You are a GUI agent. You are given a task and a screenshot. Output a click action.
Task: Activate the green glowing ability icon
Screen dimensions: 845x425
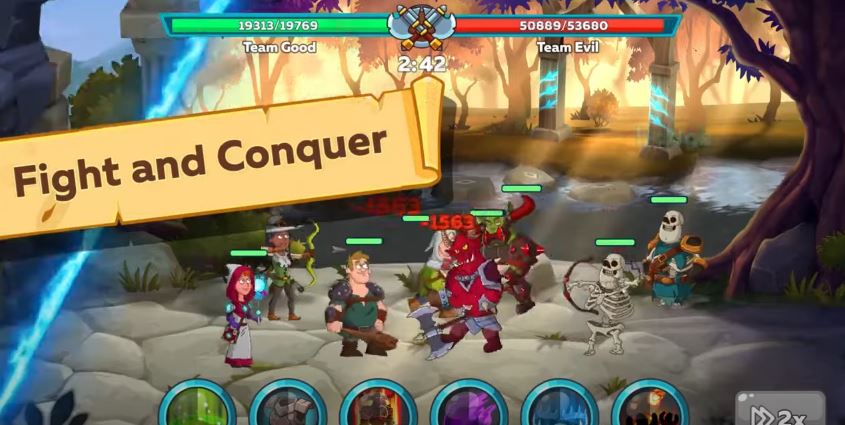(x=197, y=406)
